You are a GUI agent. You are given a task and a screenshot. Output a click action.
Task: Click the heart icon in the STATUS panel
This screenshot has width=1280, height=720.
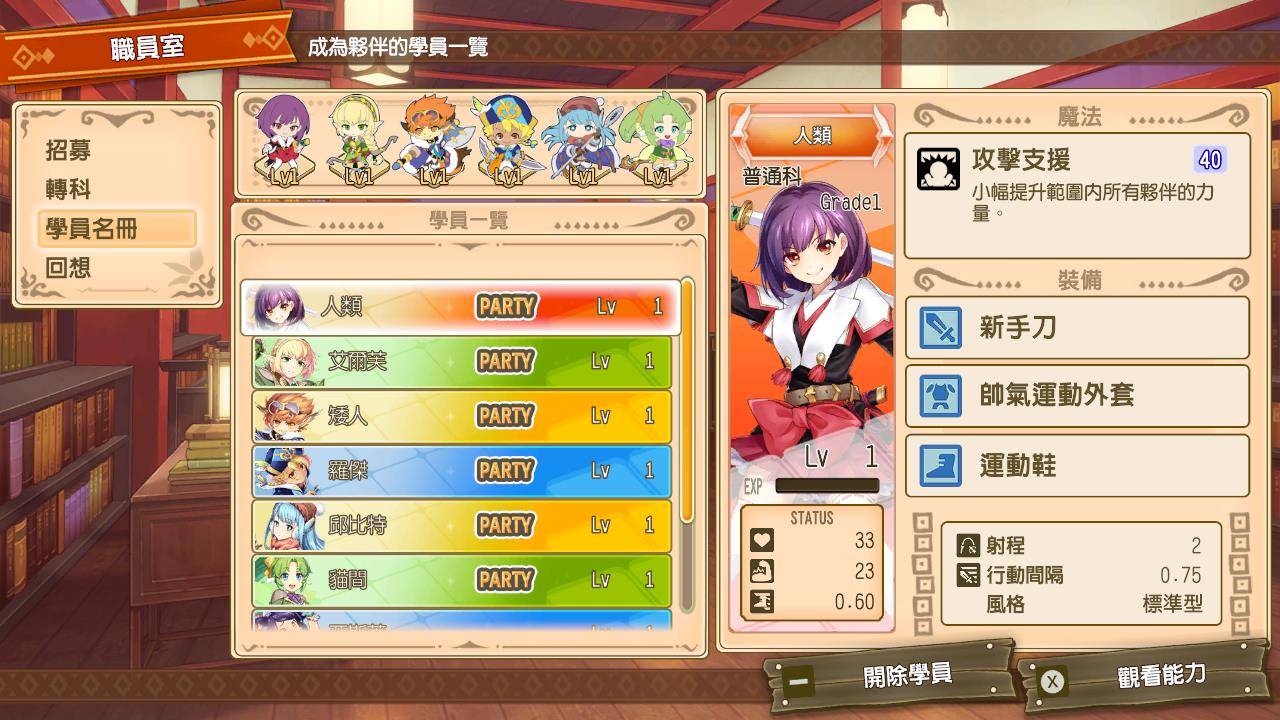[762, 540]
